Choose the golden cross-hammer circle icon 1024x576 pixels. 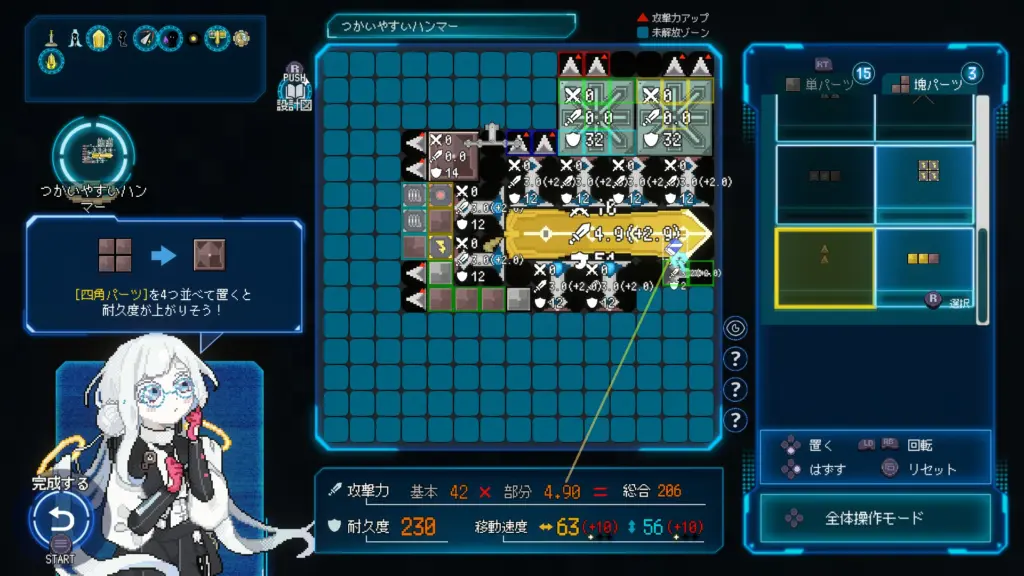click(217, 38)
